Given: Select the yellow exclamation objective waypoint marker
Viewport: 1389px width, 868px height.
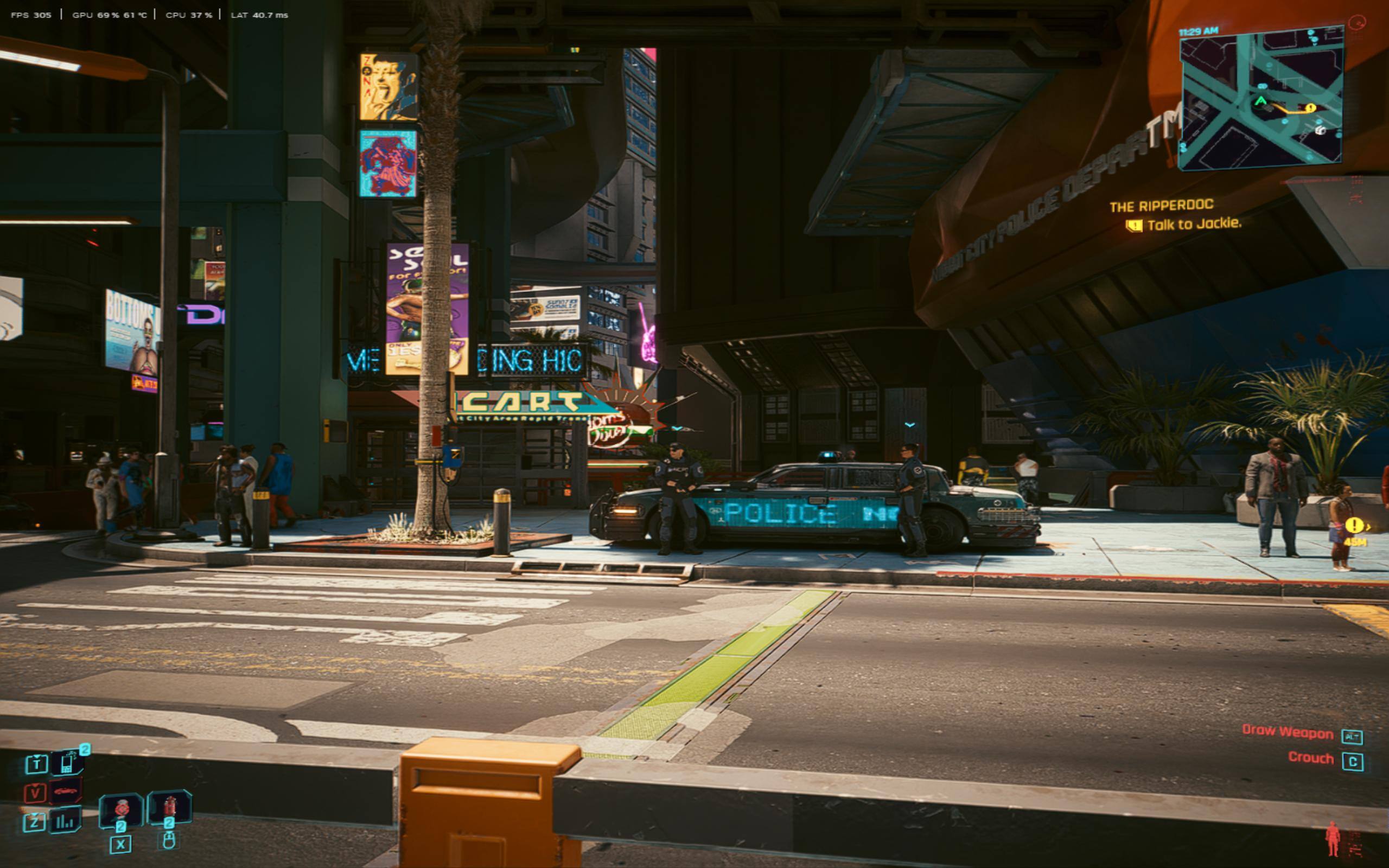Looking at the screenshot, I should (x=1353, y=525).
